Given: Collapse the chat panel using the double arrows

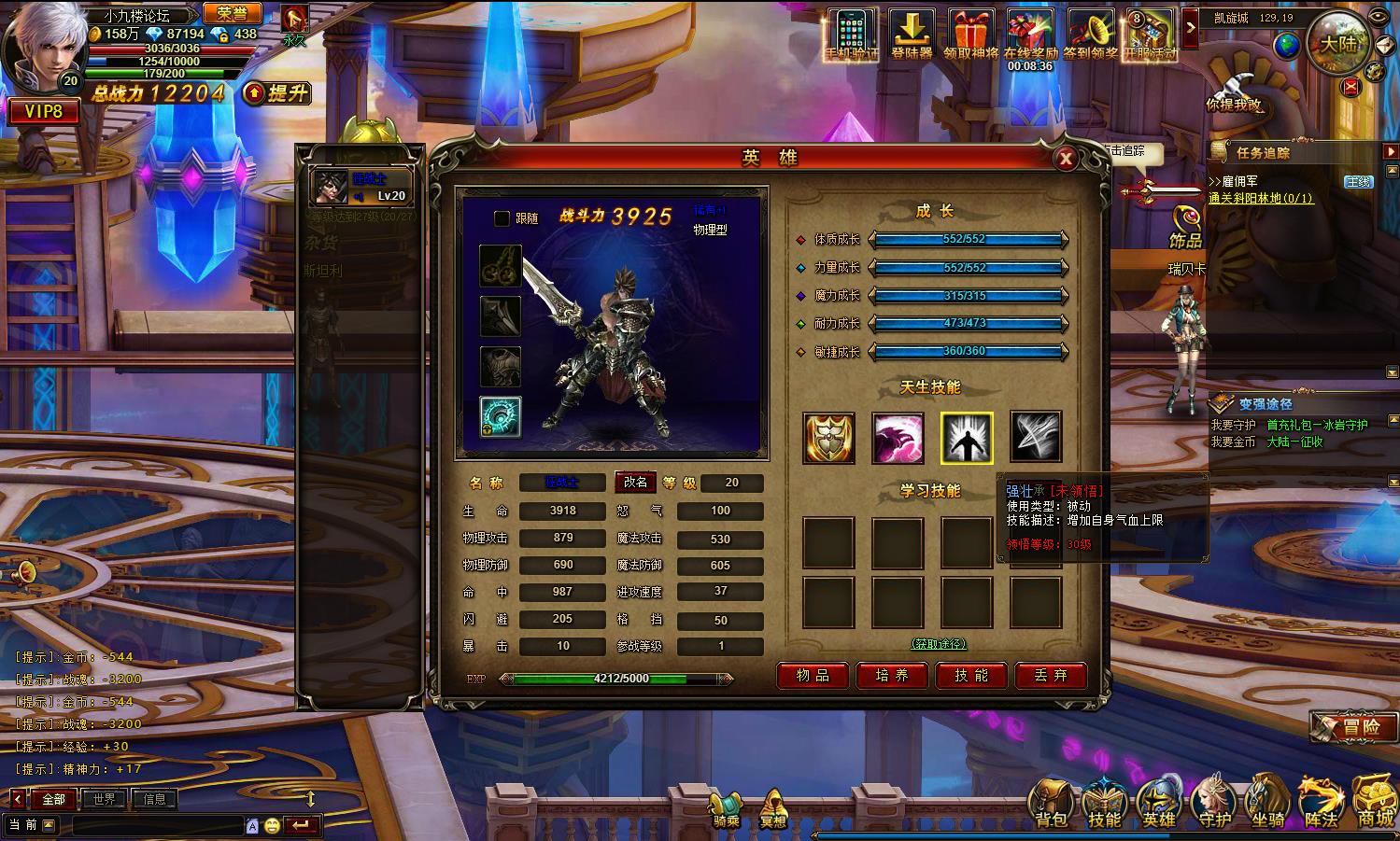Looking at the screenshot, I should coord(310,798).
